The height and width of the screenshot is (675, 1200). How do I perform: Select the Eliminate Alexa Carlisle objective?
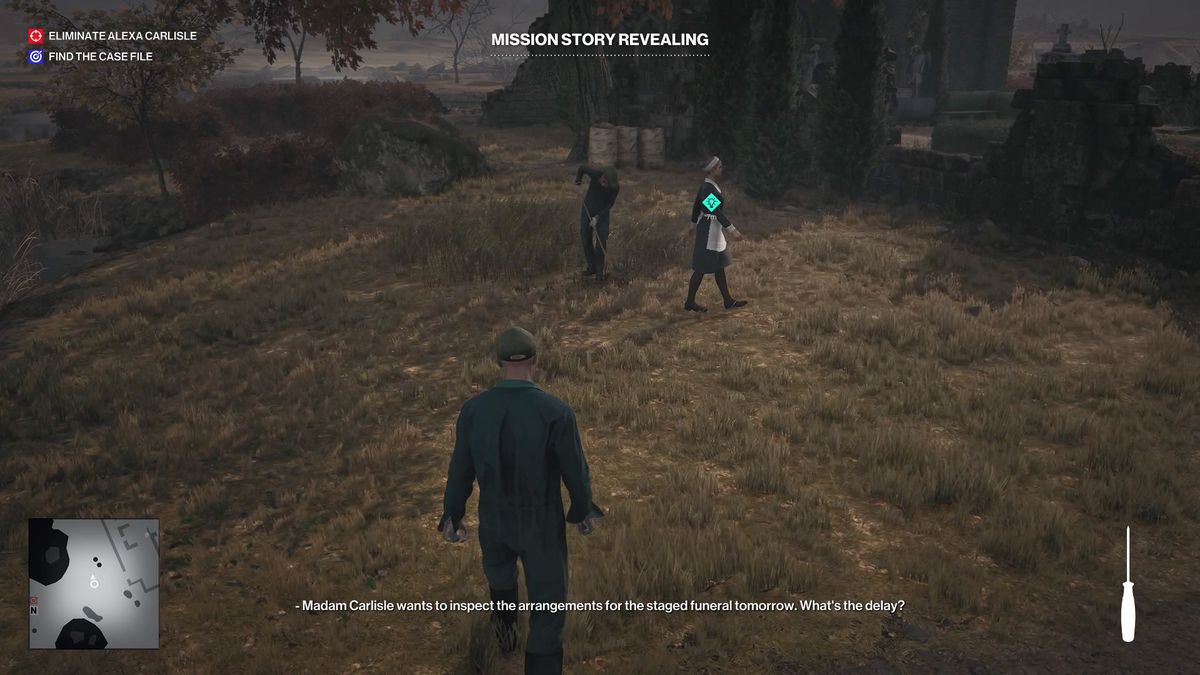coord(112,35)
